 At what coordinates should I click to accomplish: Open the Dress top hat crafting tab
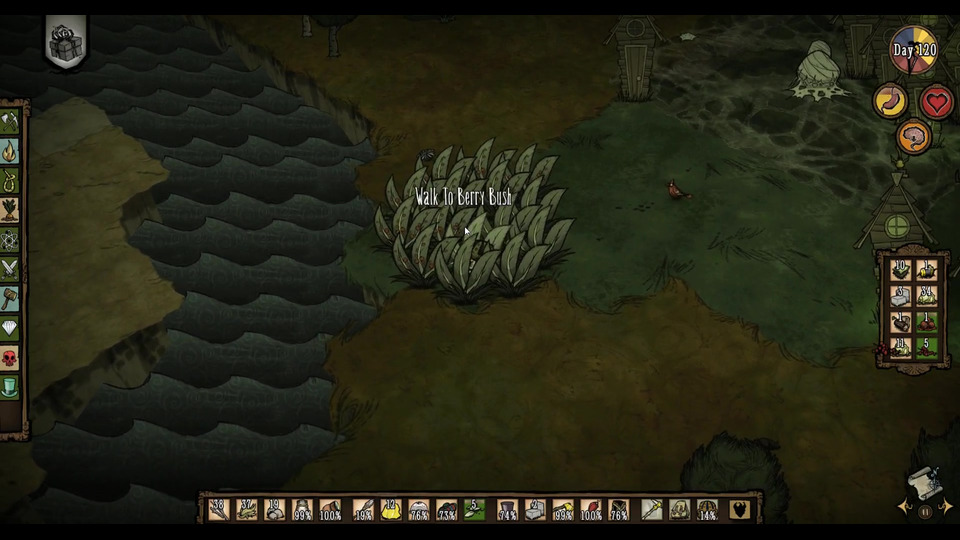(x=9, y=385)
